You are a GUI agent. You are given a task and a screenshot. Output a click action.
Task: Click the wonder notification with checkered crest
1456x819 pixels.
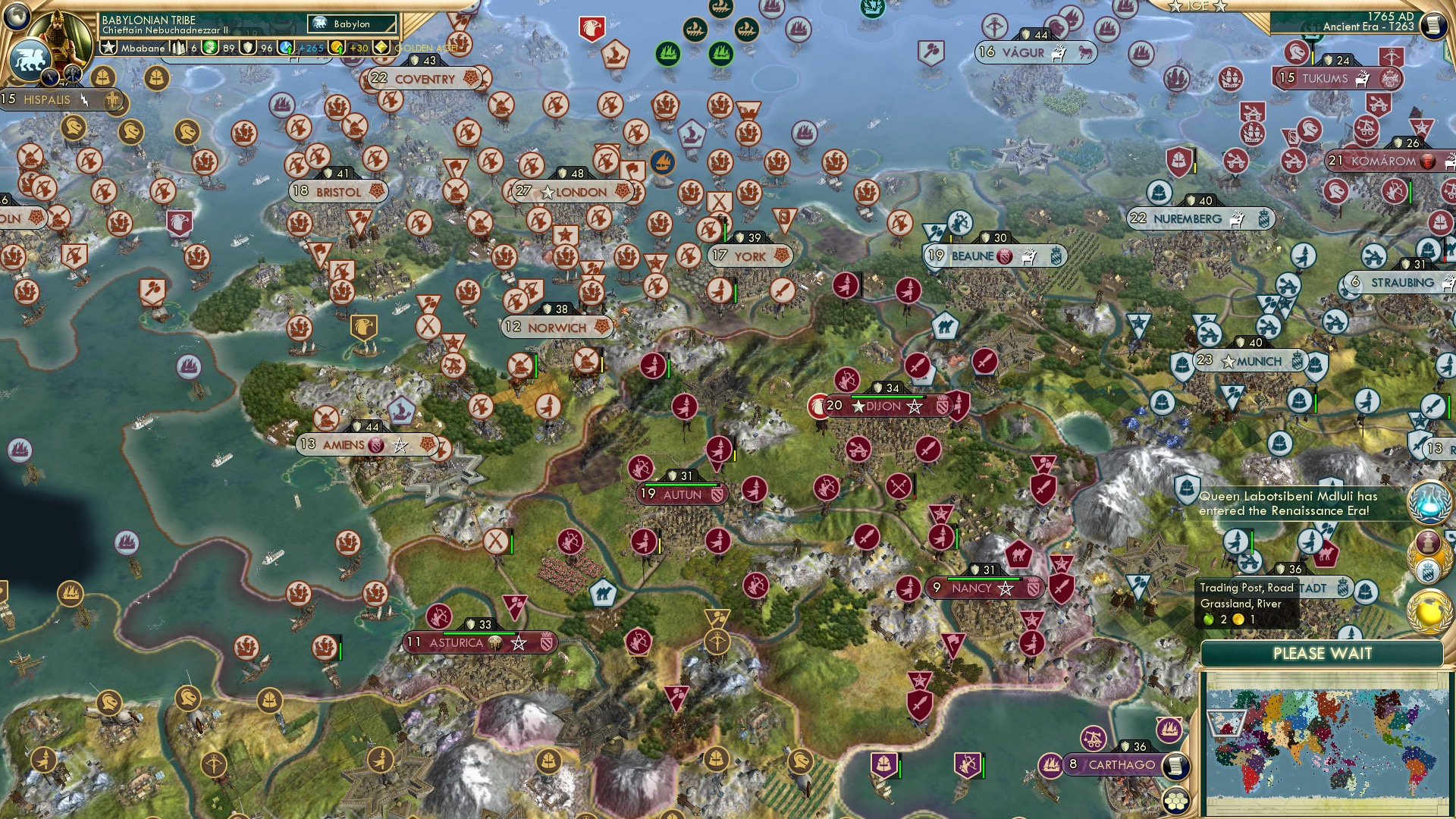[1428, 557]
